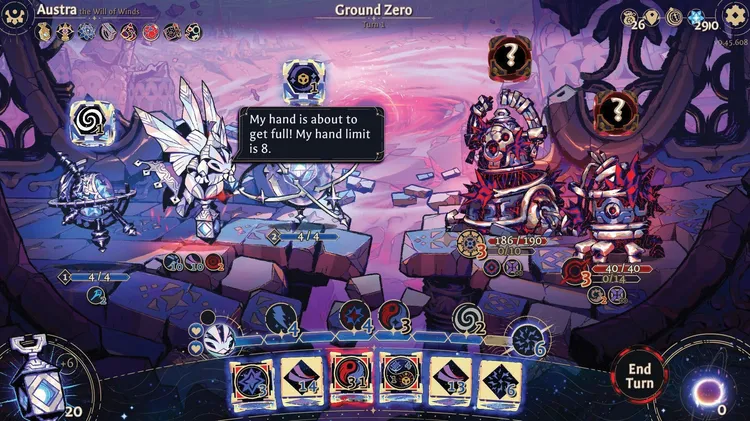The height and width of the screenshot is (421, 750).
Task: Open the discard pile showing 0
Action: (716, 387)
